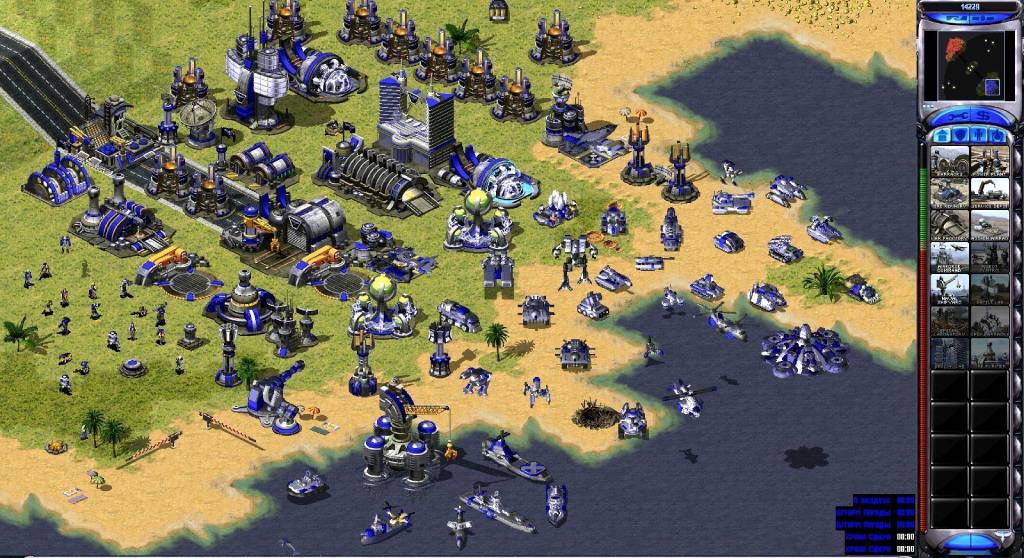Switch to the shield defenses tab
The image size is (1024, 558).
pyautogui.click(x=959, y=135)
